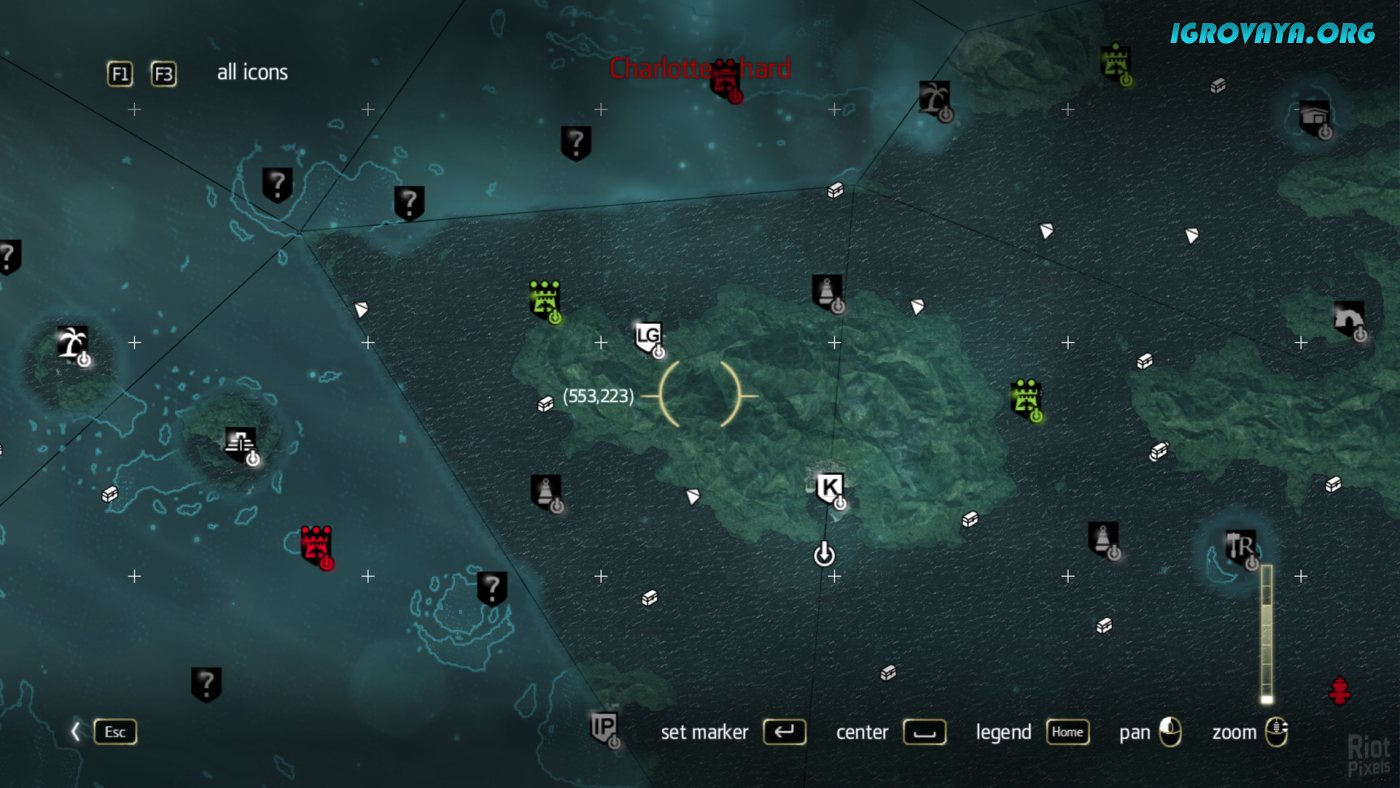Click the red ship marker near zoom

click(1339, 690)
